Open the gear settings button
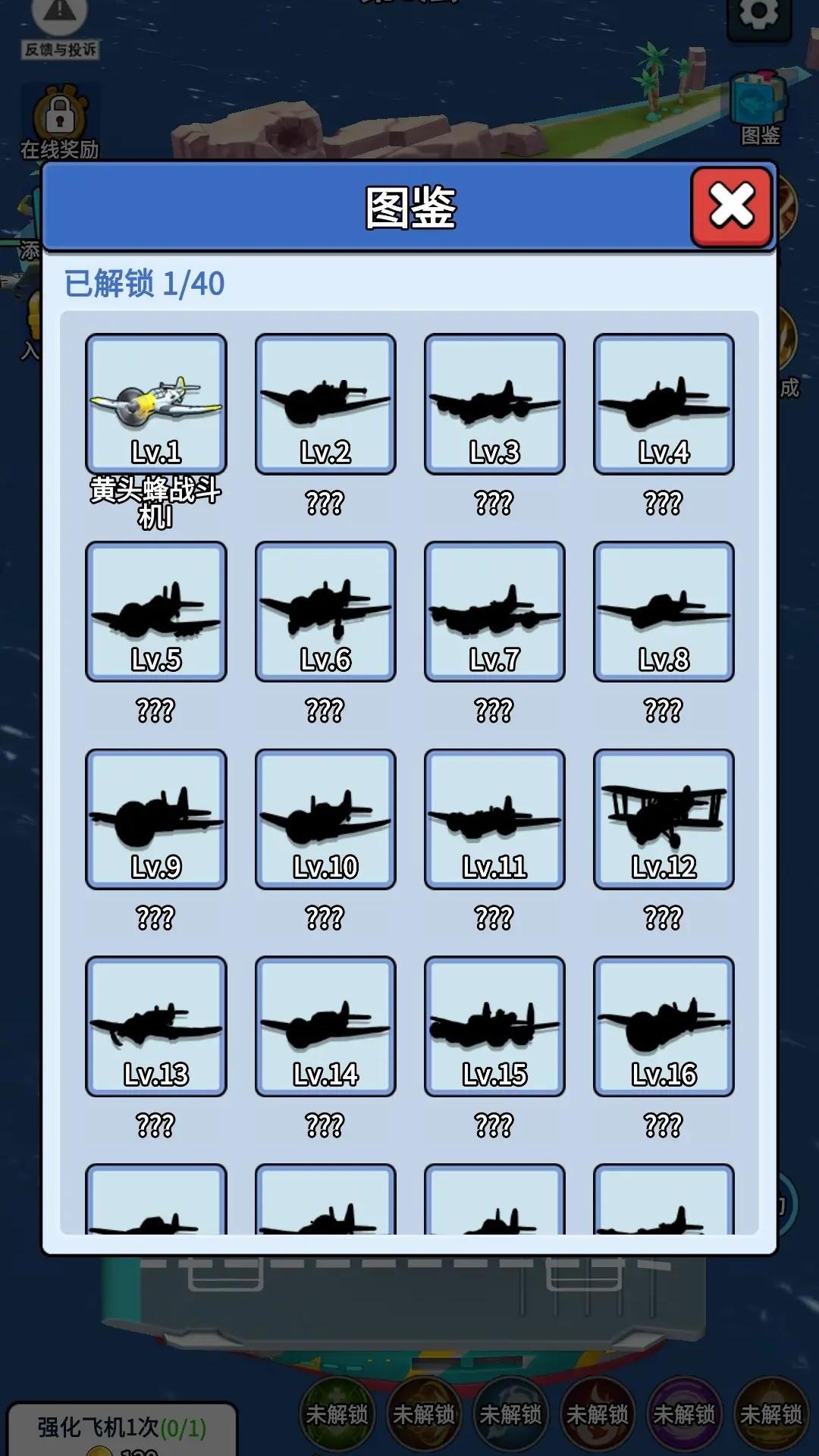 759,15
